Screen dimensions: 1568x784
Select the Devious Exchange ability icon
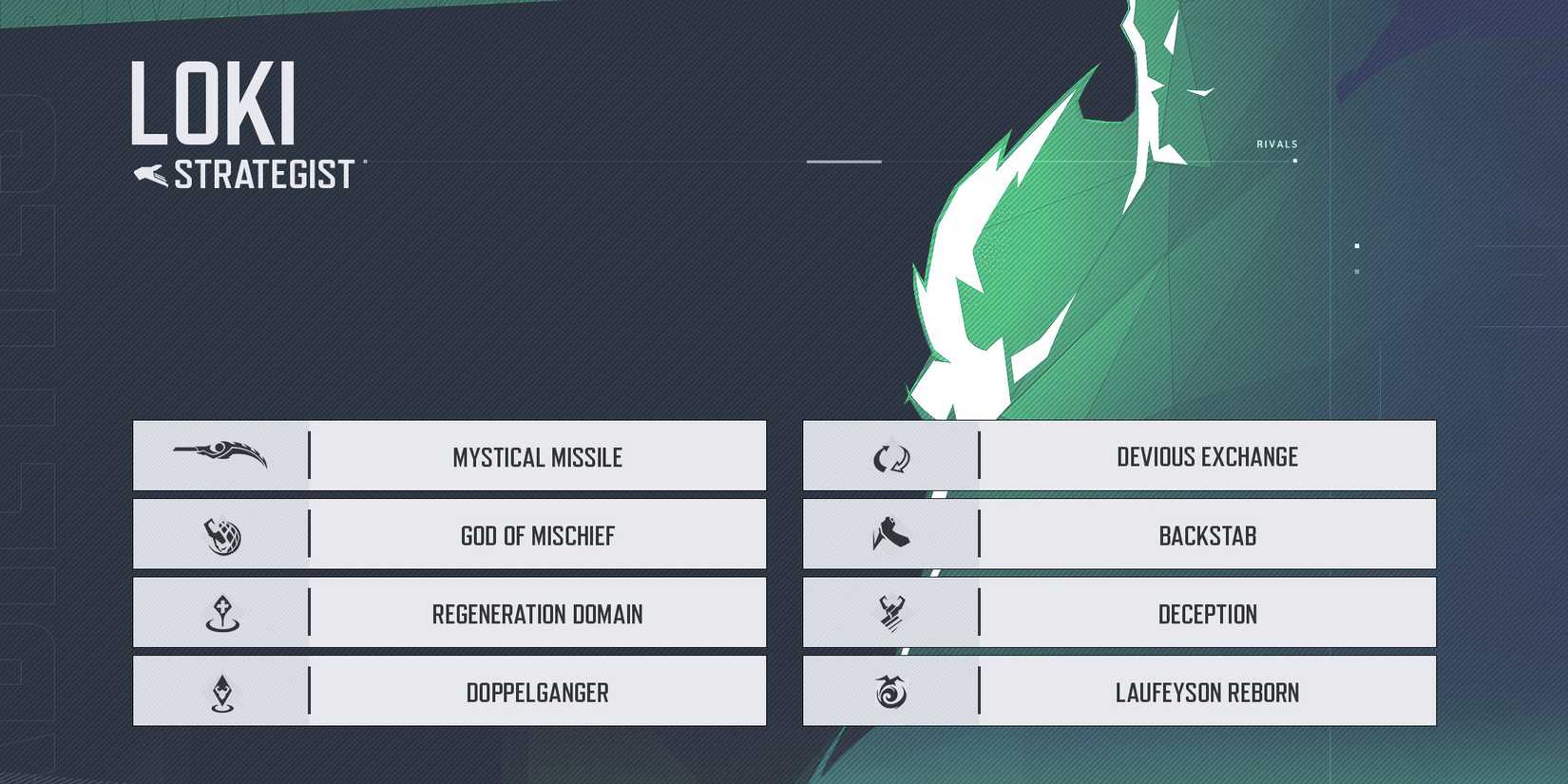890,456
